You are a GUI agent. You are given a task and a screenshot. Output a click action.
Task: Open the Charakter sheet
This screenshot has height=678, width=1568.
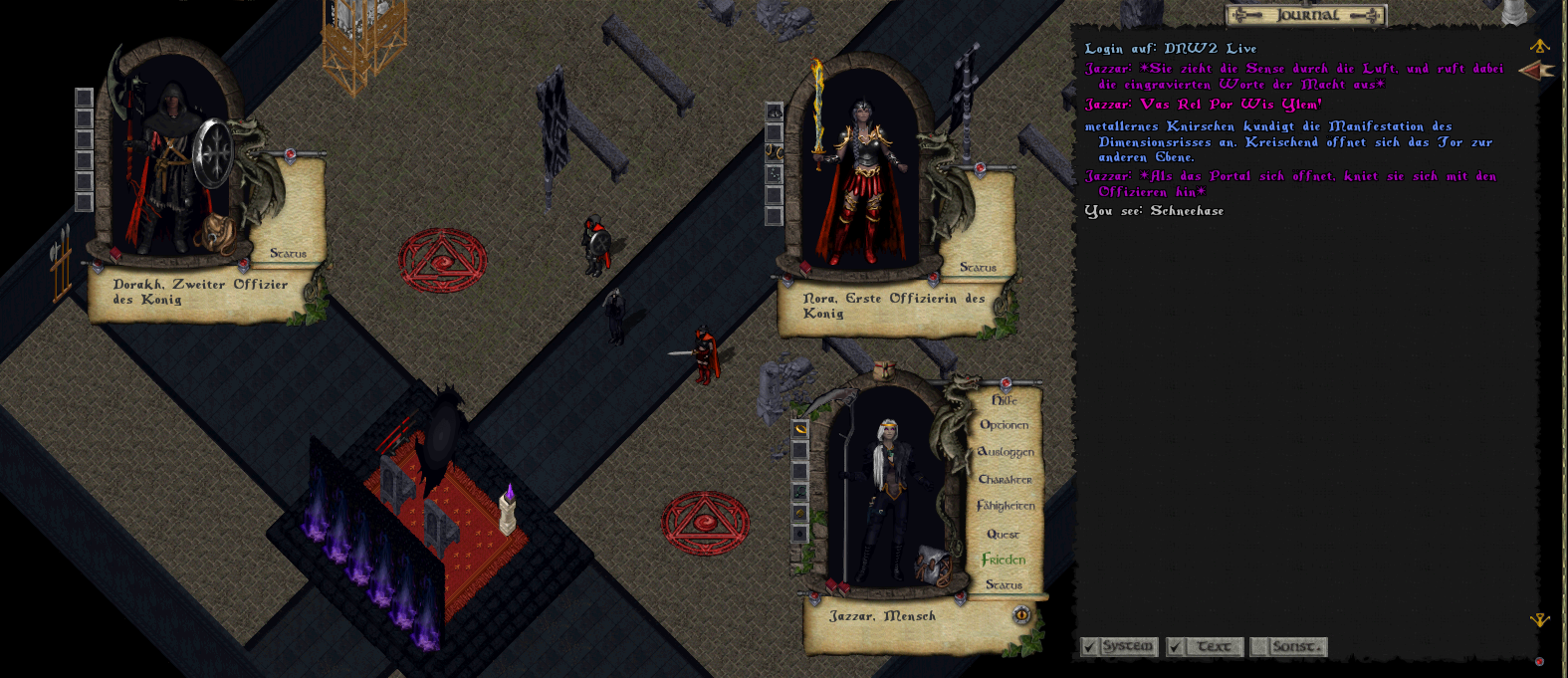tap(1005, 479)
